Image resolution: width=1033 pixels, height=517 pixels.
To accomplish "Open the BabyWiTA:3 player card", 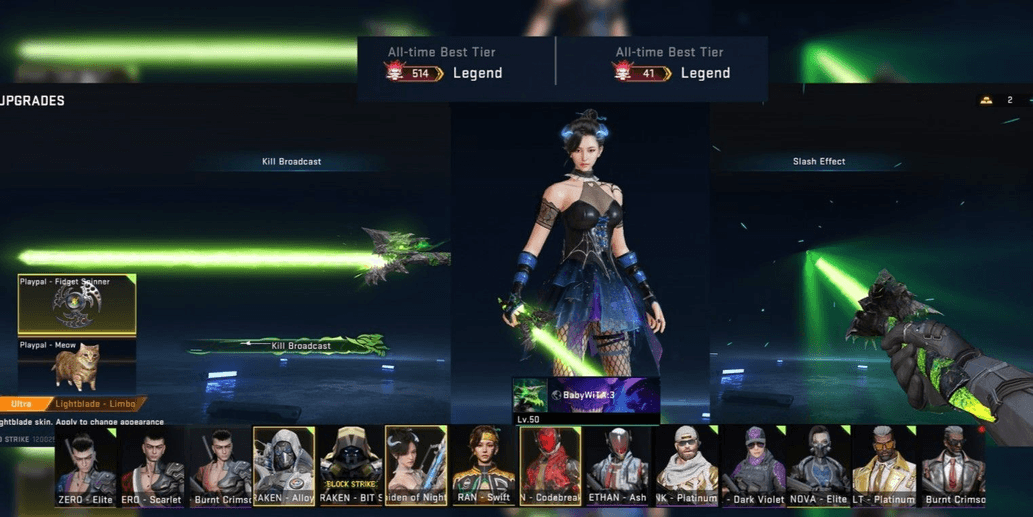I will tap(586, 396).
